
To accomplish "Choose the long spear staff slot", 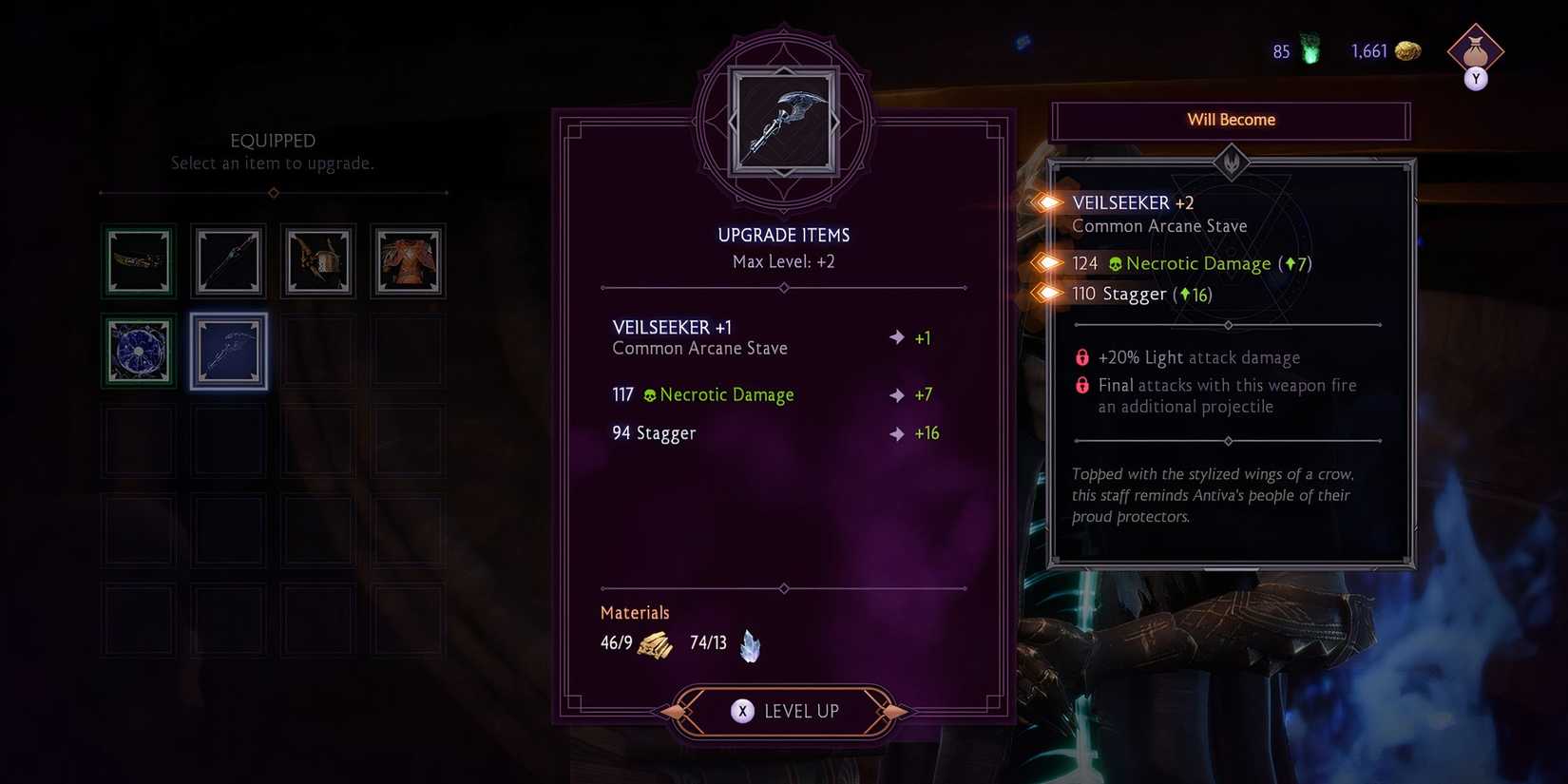I will [228, 260].
